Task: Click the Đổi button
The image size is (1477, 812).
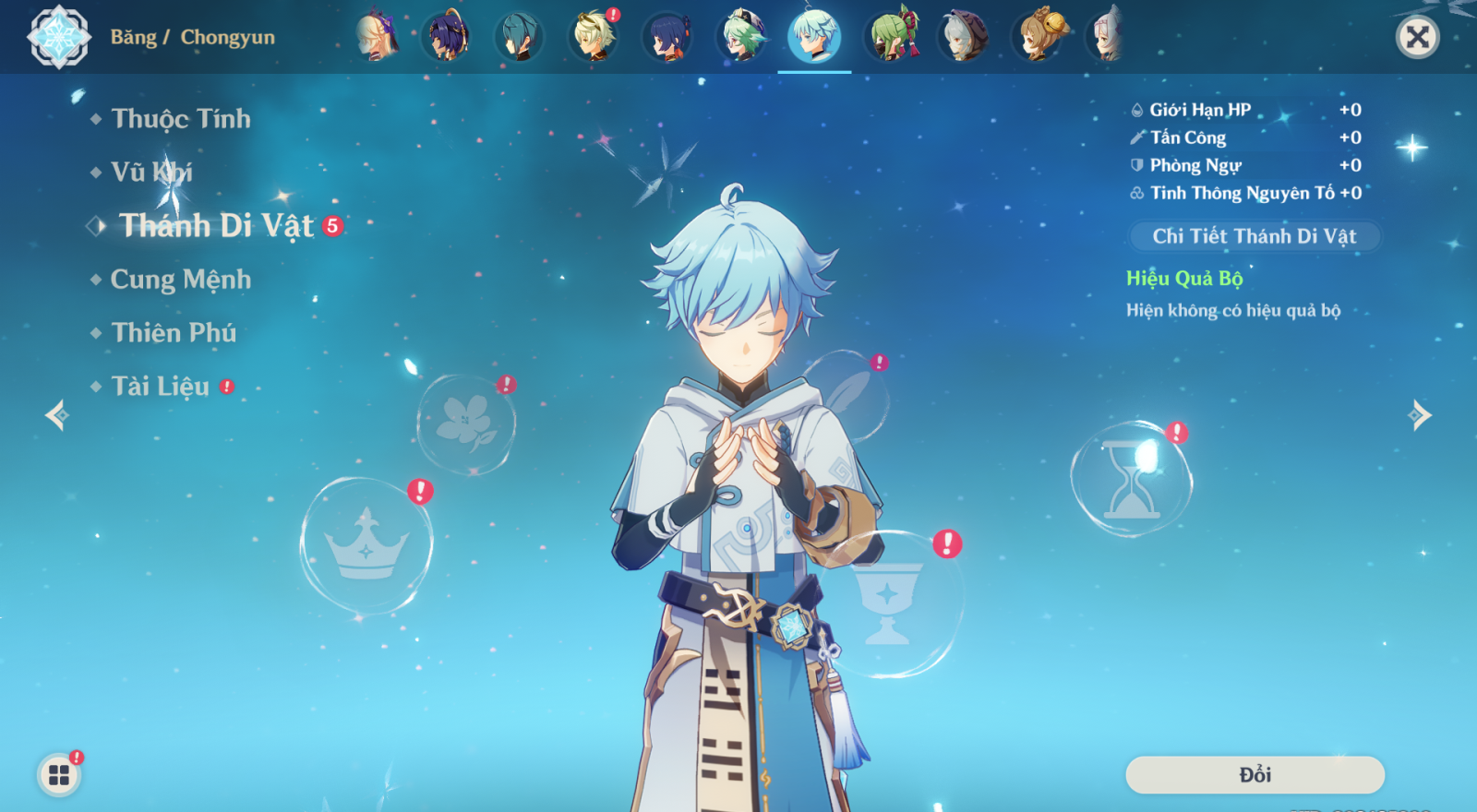Action: (x=1255, y=775)
